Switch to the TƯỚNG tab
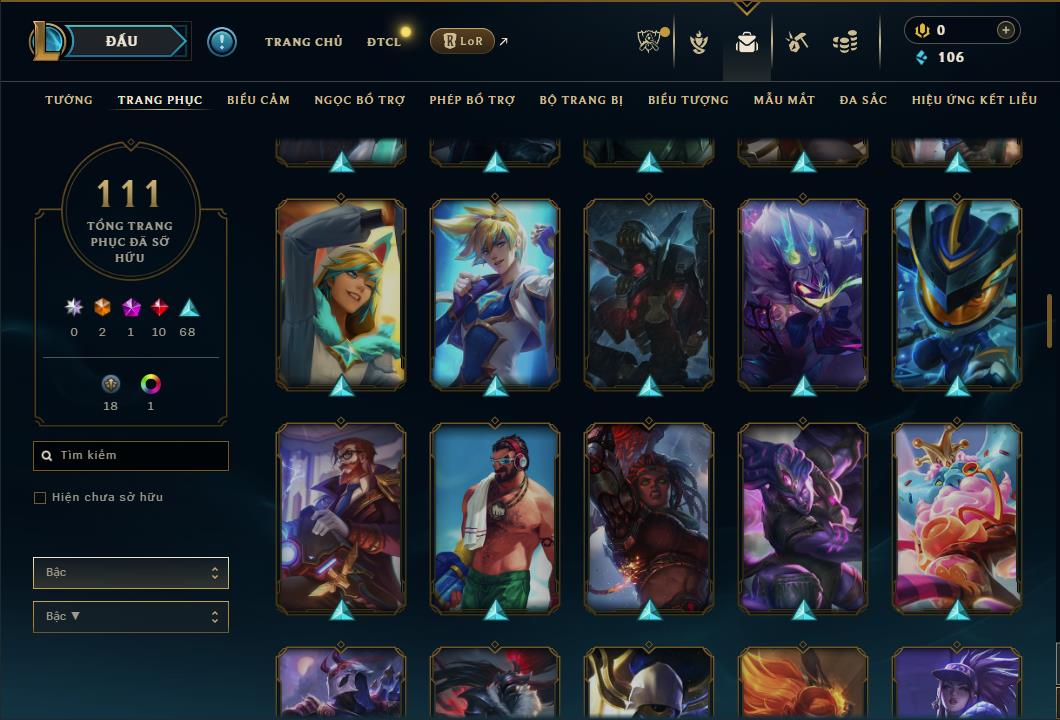The height and width of the screenshot is (720, 1060). point(69,100)
